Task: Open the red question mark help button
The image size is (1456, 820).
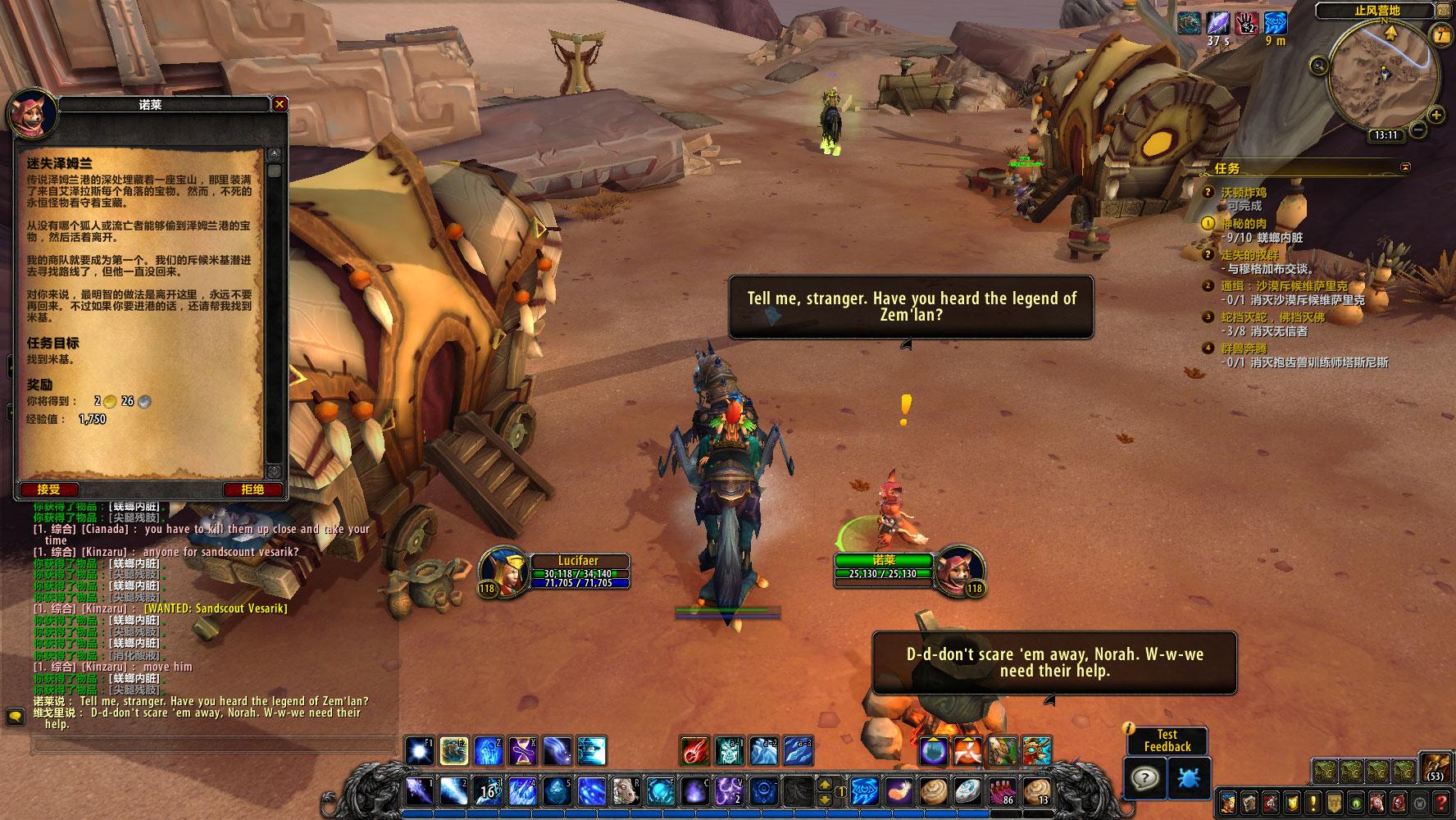Action: [1440, 802]
